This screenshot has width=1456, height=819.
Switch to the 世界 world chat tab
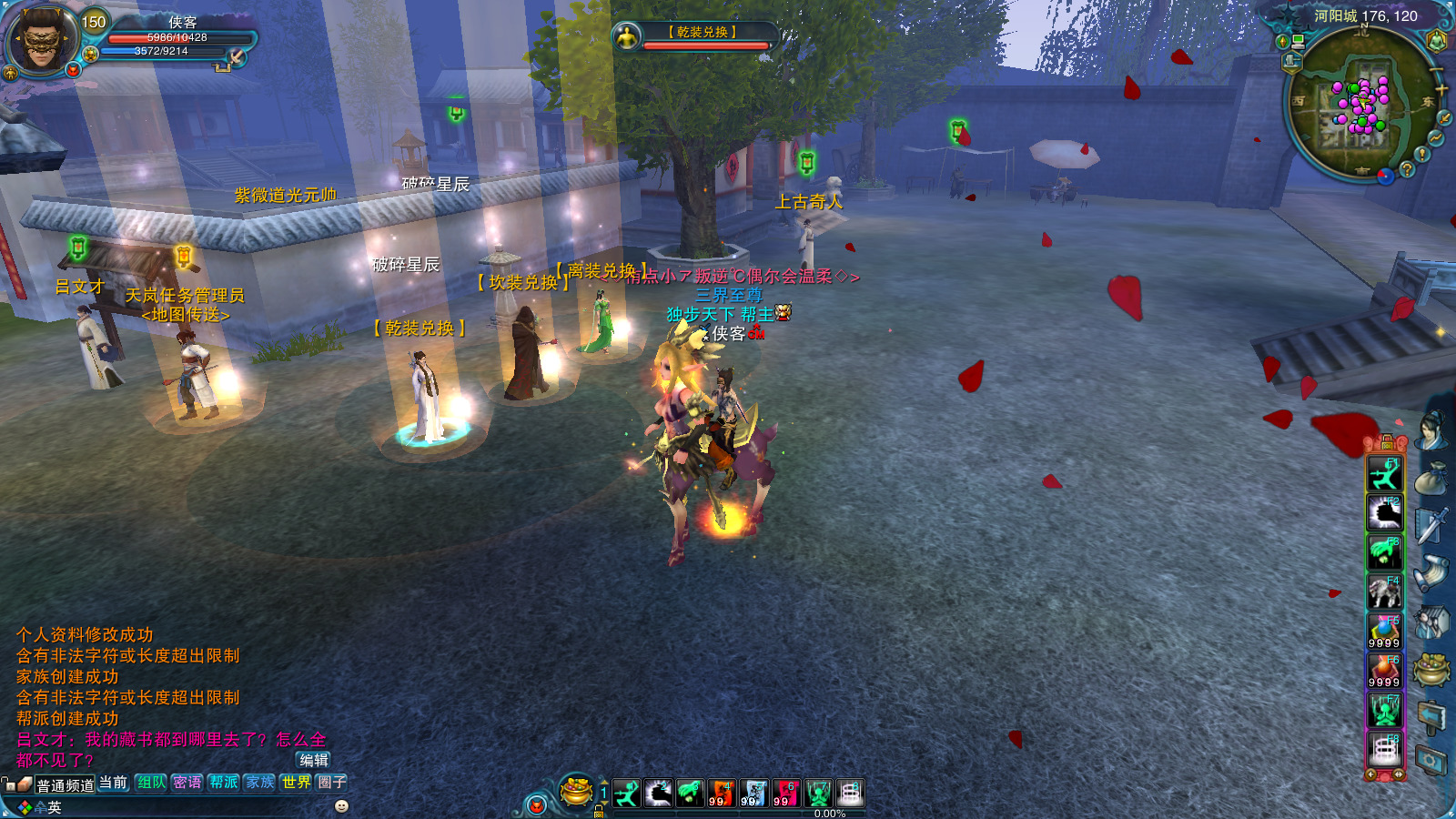click(x=297, y=783)
